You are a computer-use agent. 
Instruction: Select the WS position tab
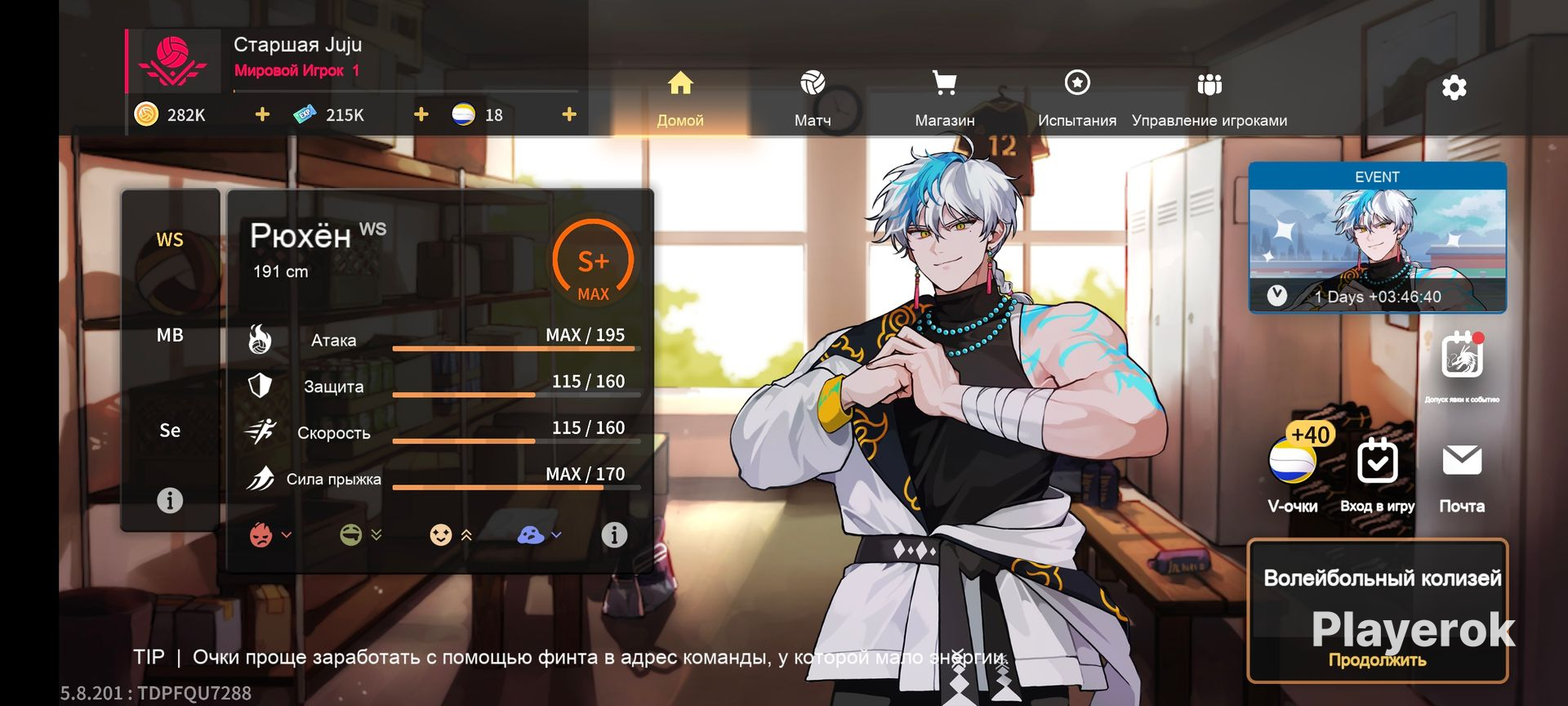click(170, 239)
